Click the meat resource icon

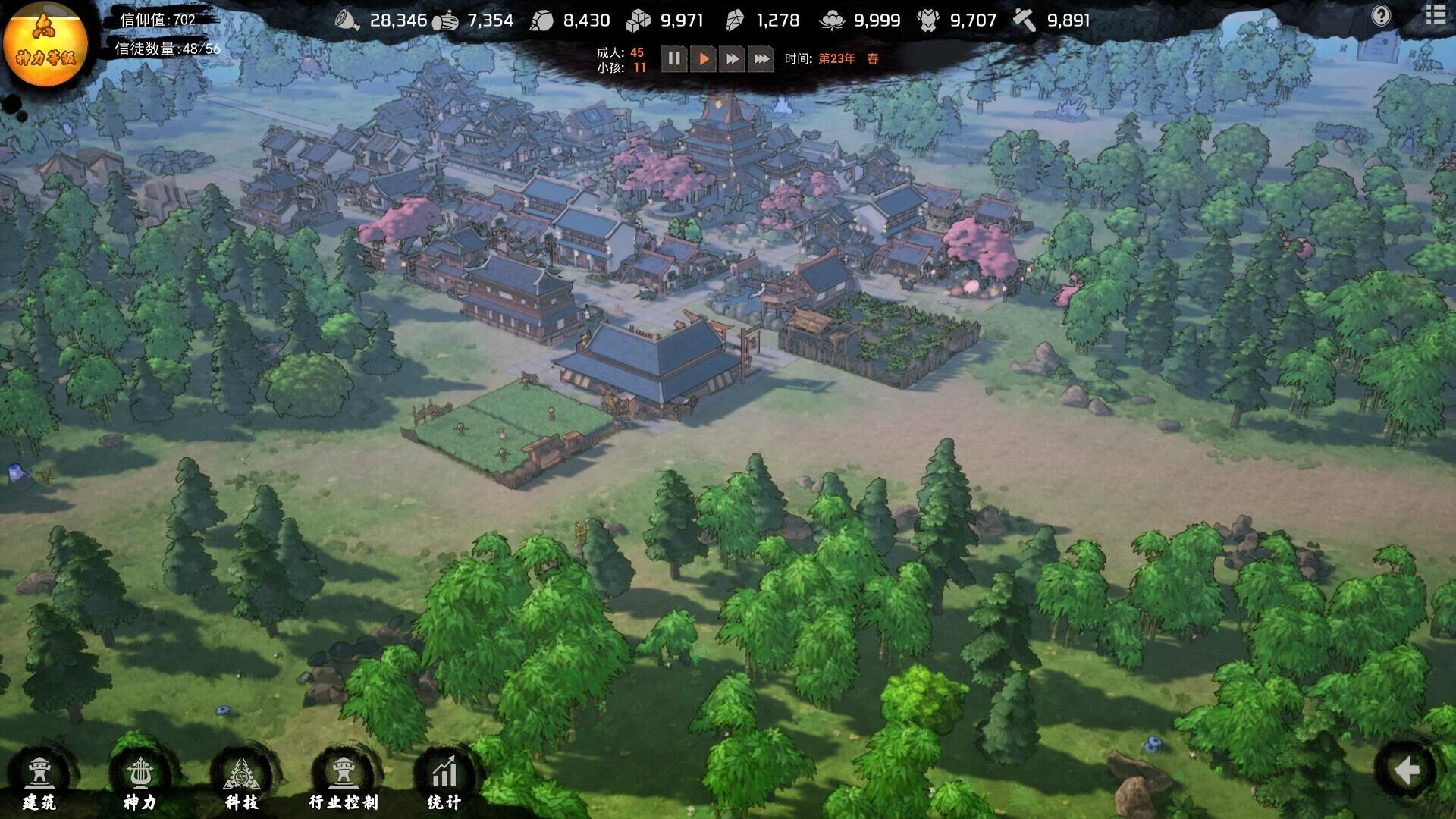coord(346,20)
